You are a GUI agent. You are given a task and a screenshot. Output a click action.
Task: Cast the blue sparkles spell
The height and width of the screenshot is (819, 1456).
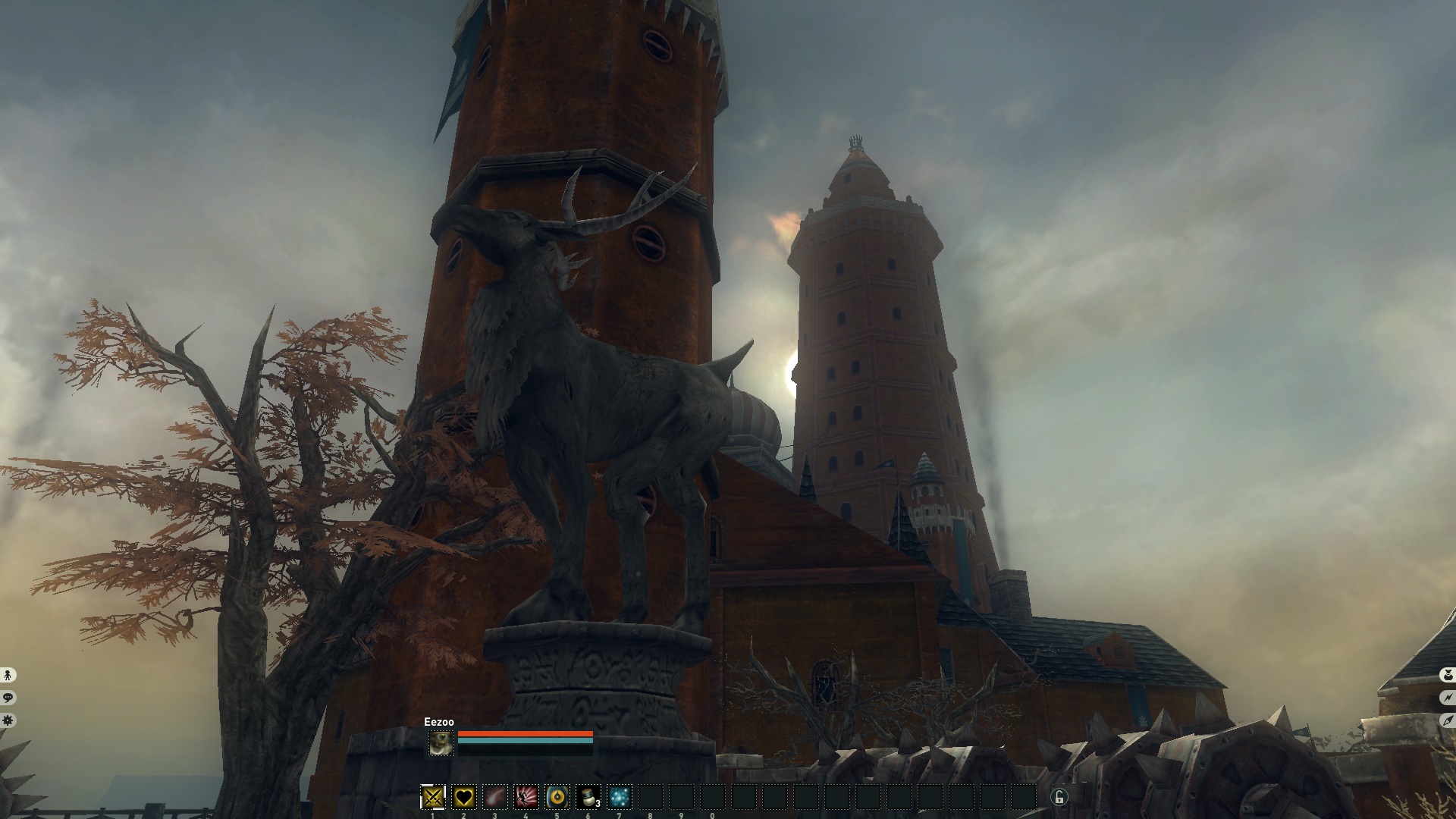(x=620, y=797)
